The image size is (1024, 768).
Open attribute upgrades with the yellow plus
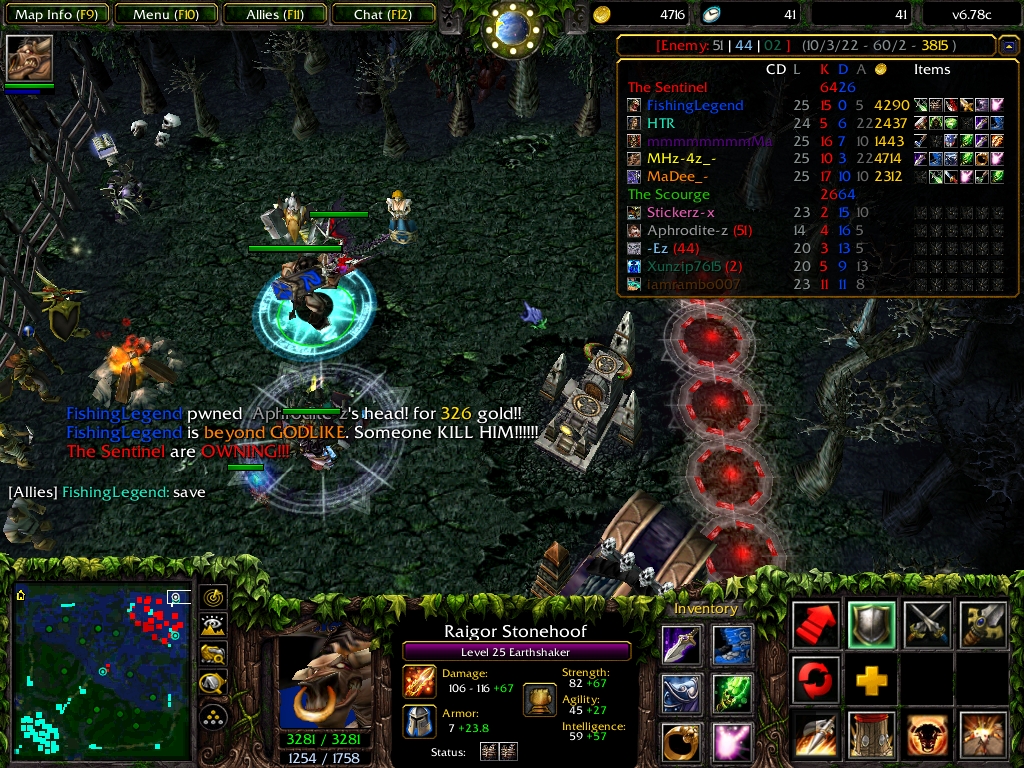click(871, 681)
